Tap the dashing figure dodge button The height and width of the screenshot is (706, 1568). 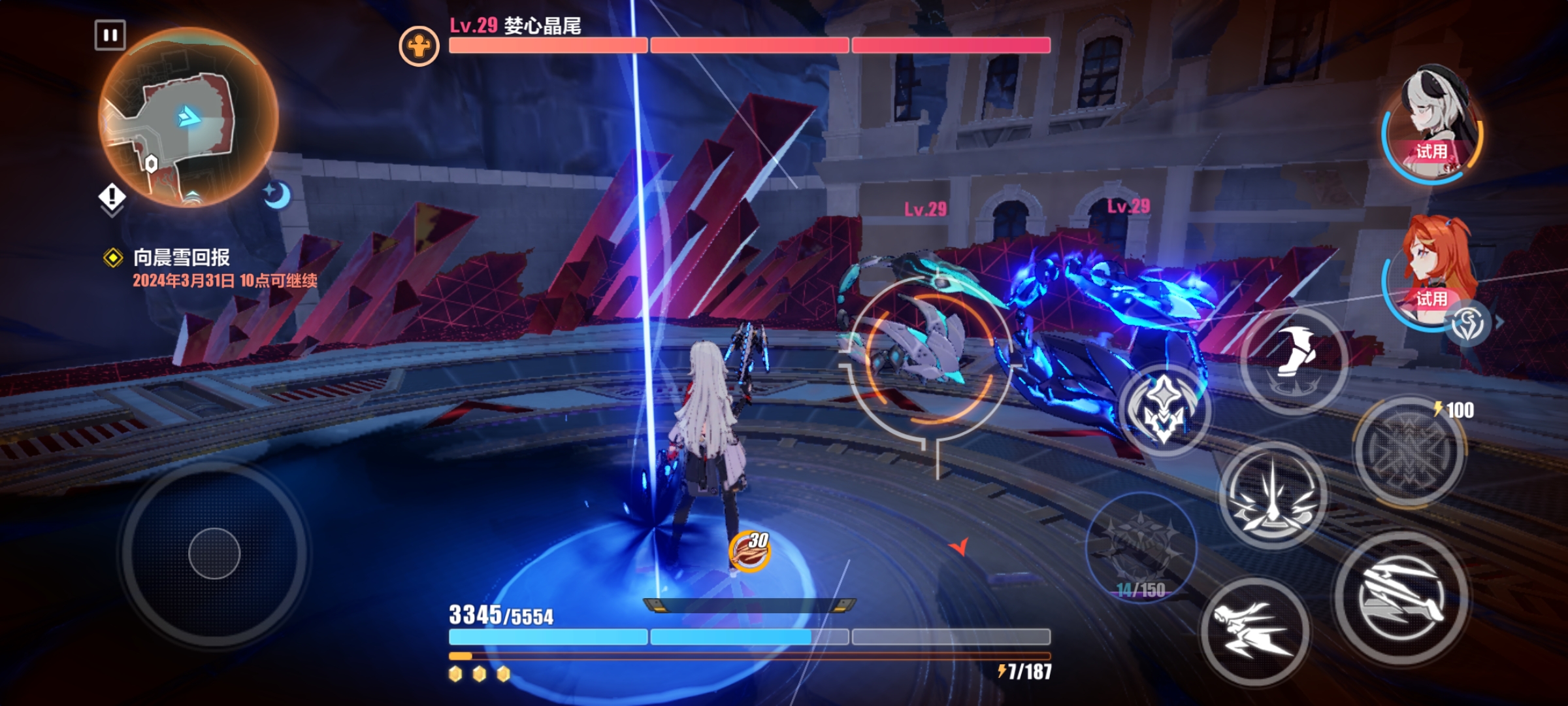click(x=1254, y=631)
